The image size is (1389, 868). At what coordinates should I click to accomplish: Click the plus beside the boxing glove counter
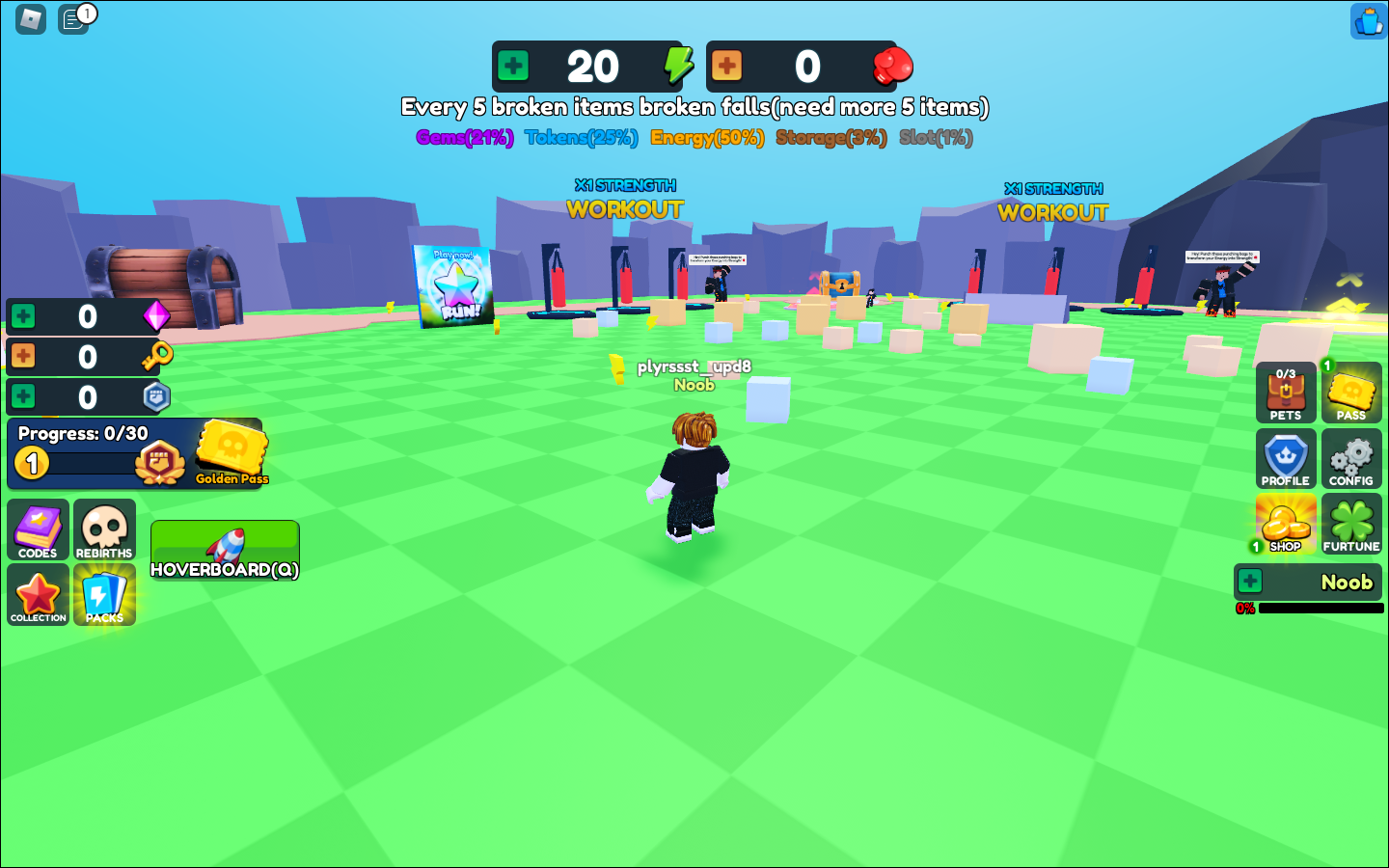point(726,67)
